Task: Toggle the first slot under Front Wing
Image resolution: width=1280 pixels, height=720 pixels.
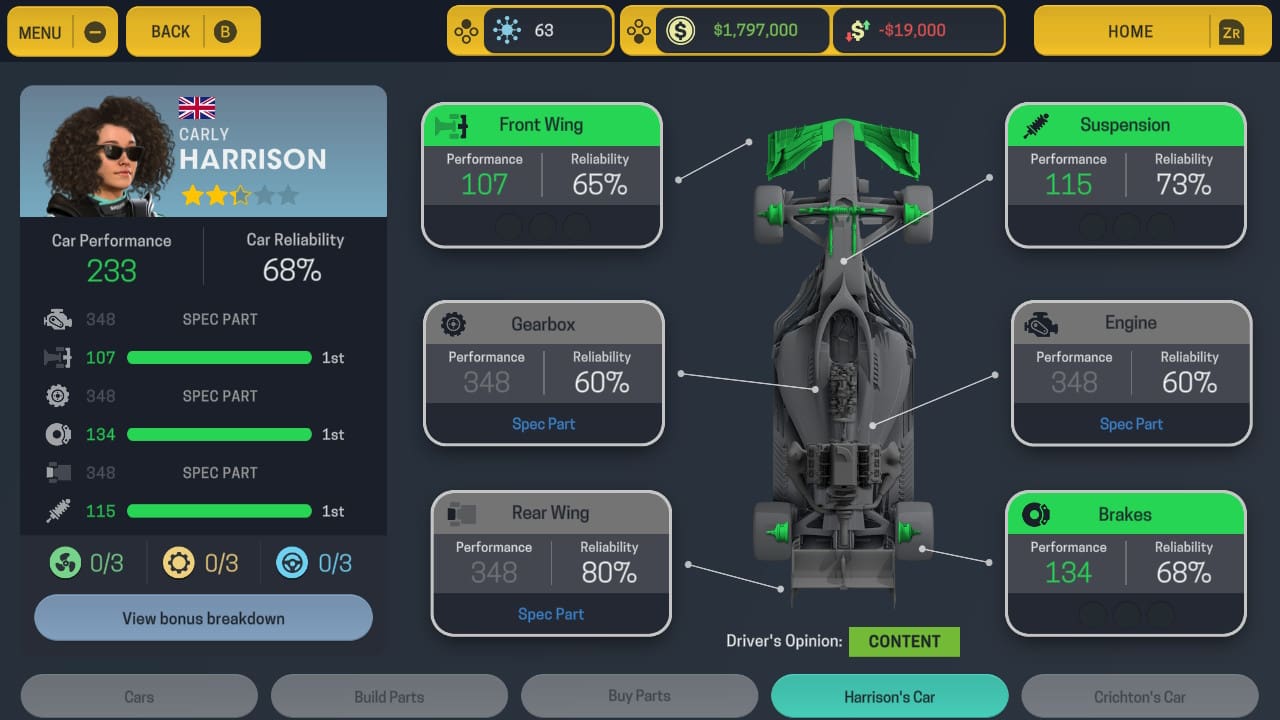Action: point(509,227)
